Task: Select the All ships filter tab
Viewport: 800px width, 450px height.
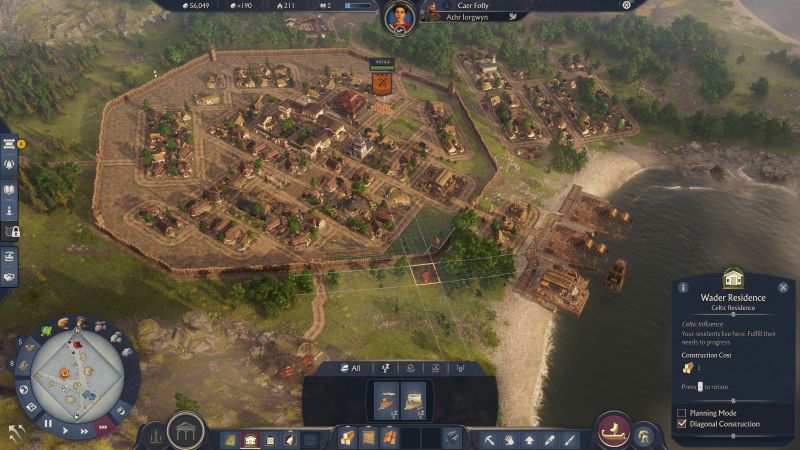Action: (x=351, y=368)
